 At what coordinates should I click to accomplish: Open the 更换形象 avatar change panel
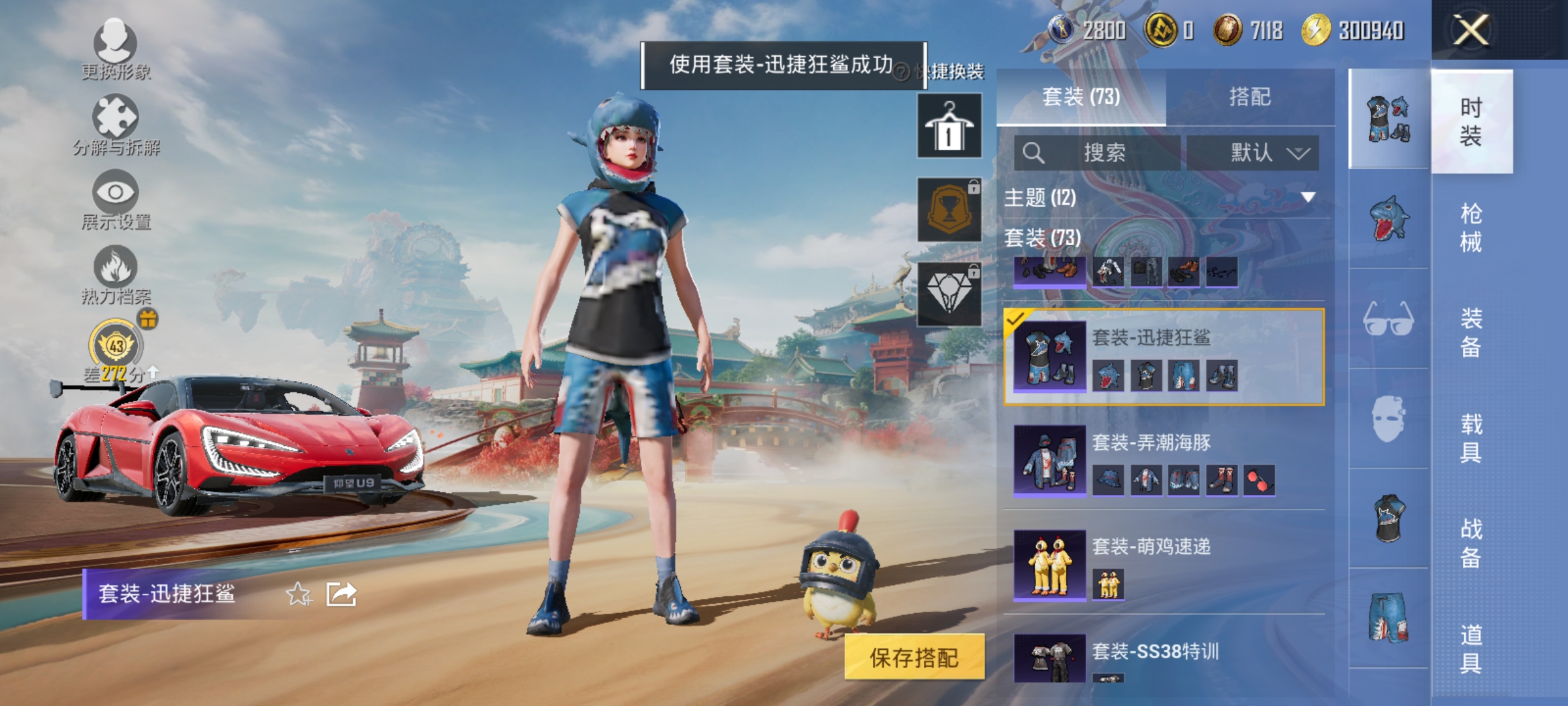coord(116,52)
